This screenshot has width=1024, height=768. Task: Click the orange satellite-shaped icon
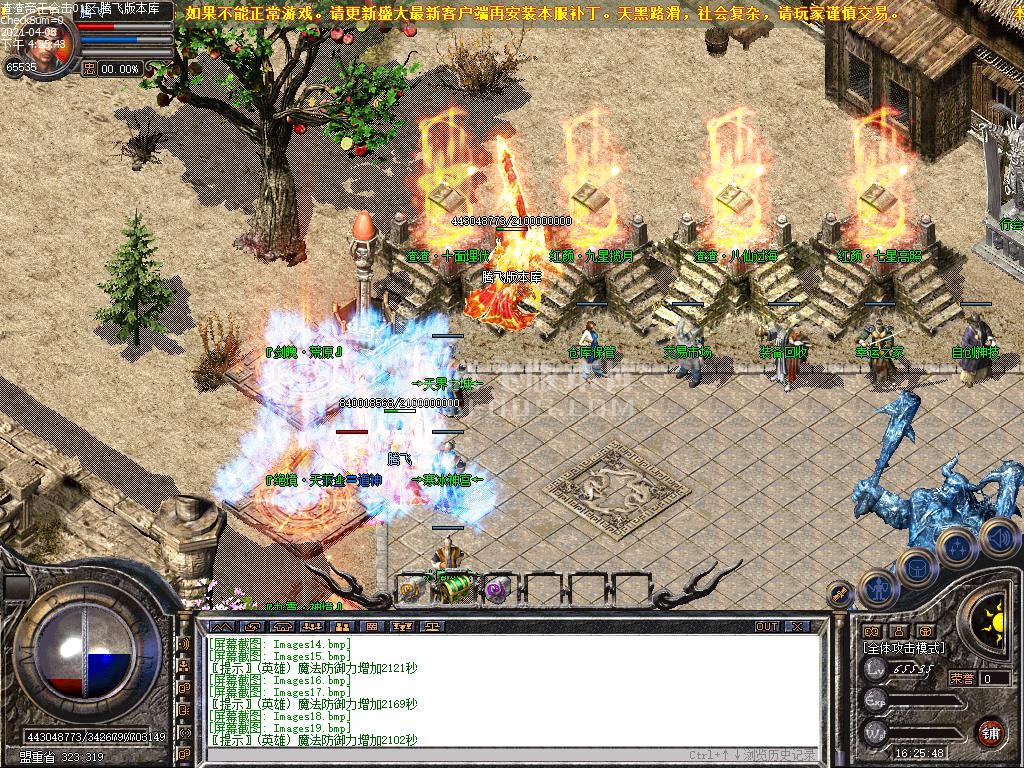tap(838, 596)
